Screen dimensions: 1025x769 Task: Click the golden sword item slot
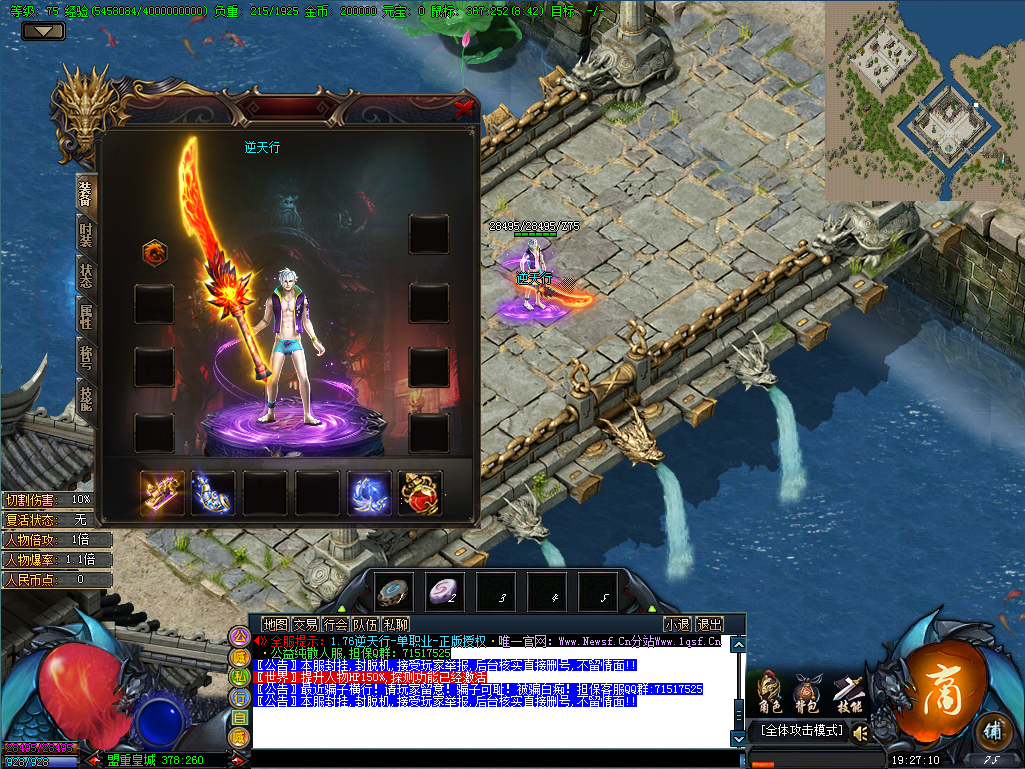(x=162, y=493)
